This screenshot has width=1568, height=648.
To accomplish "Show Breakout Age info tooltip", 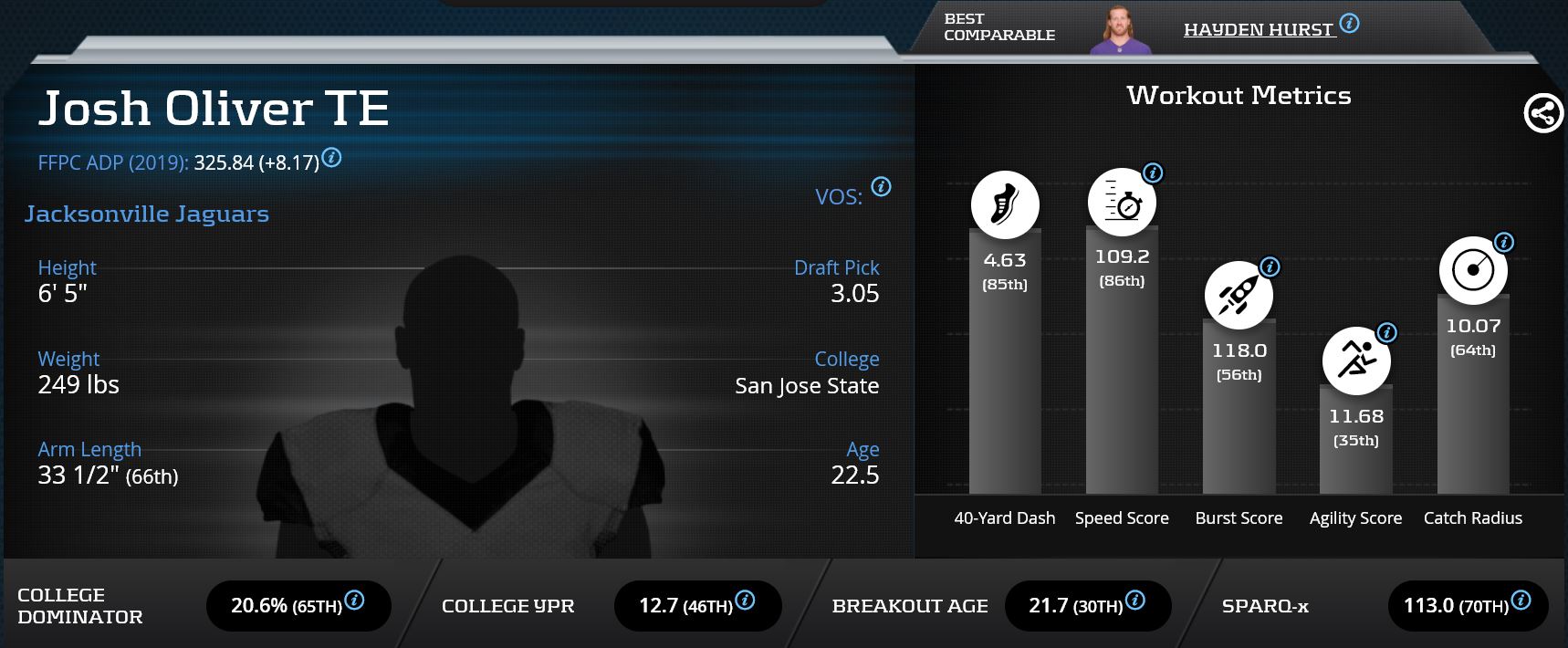I will click(1134, 601).
